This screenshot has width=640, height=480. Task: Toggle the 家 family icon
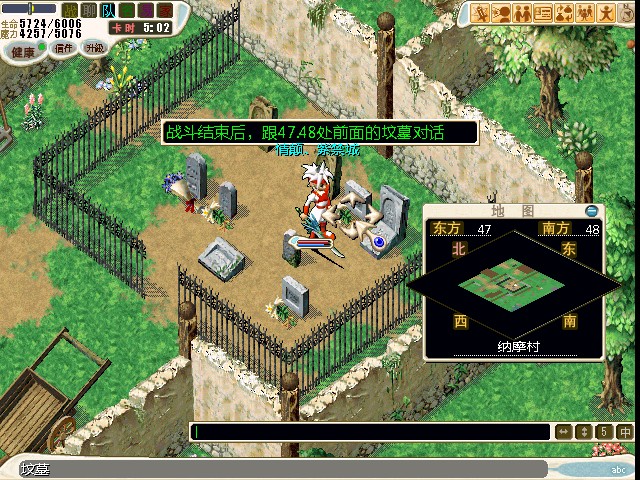(x=164, y=10)
